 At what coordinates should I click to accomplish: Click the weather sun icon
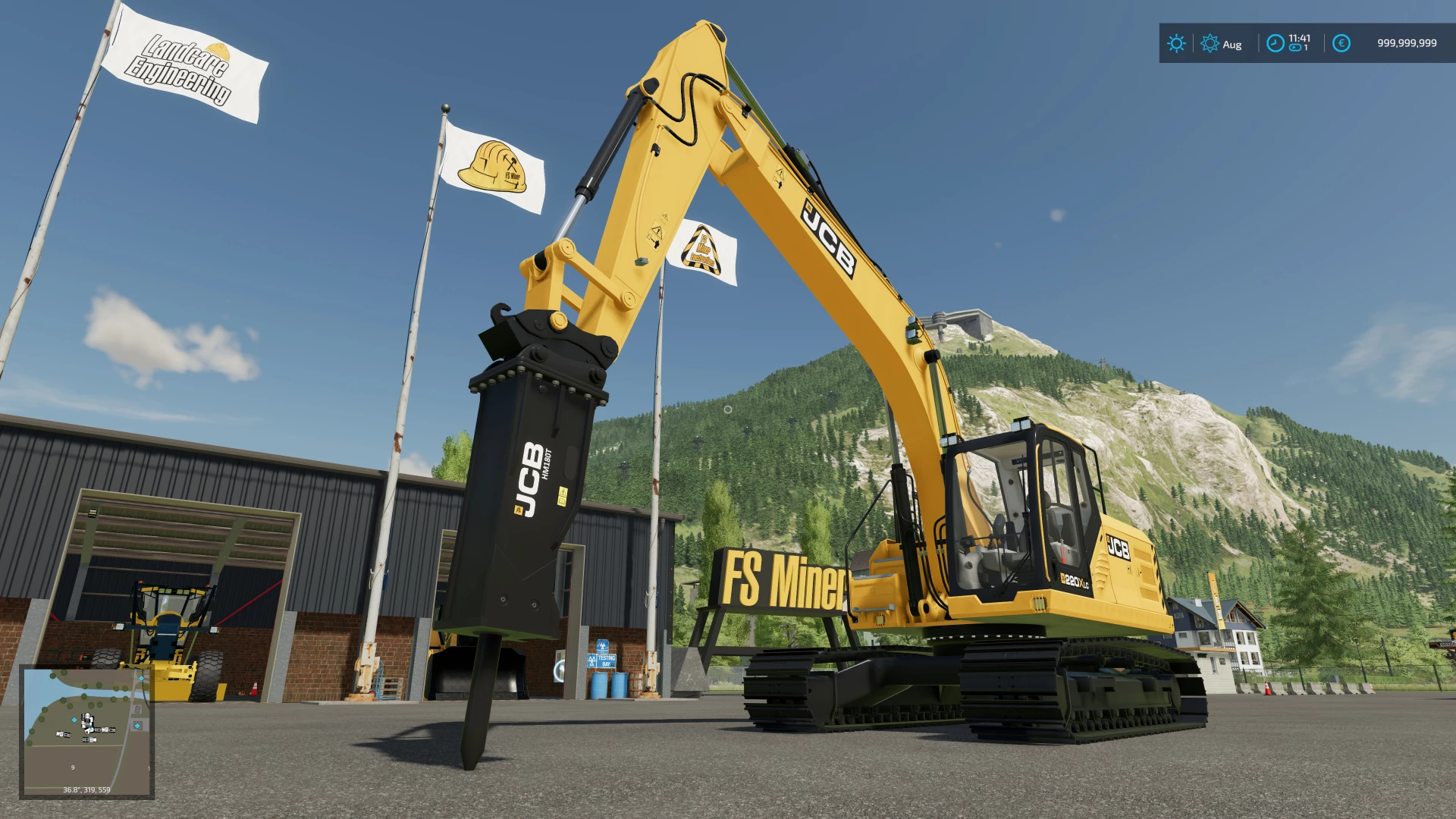pyautogui.click(x=1177, y=43)
